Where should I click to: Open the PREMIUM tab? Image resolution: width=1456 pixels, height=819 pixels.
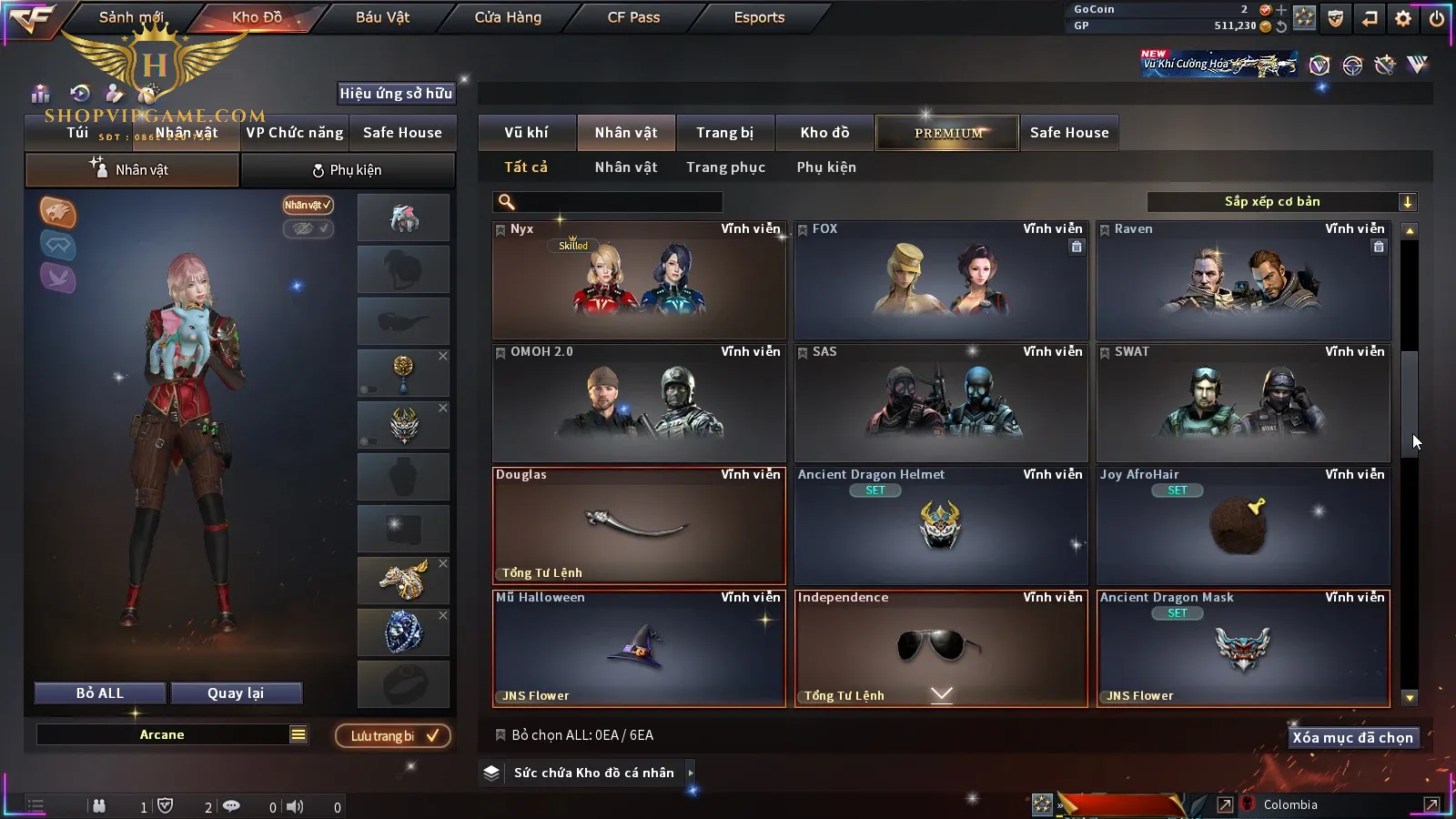point(947,133)
